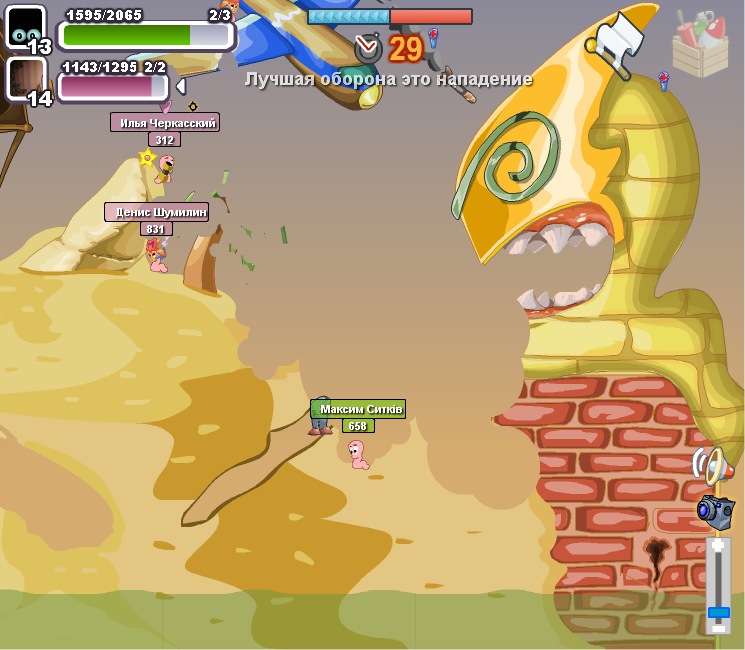Zoom out with the slider minus button
Viewport: 745px width, 650px height.
point(718,627)
